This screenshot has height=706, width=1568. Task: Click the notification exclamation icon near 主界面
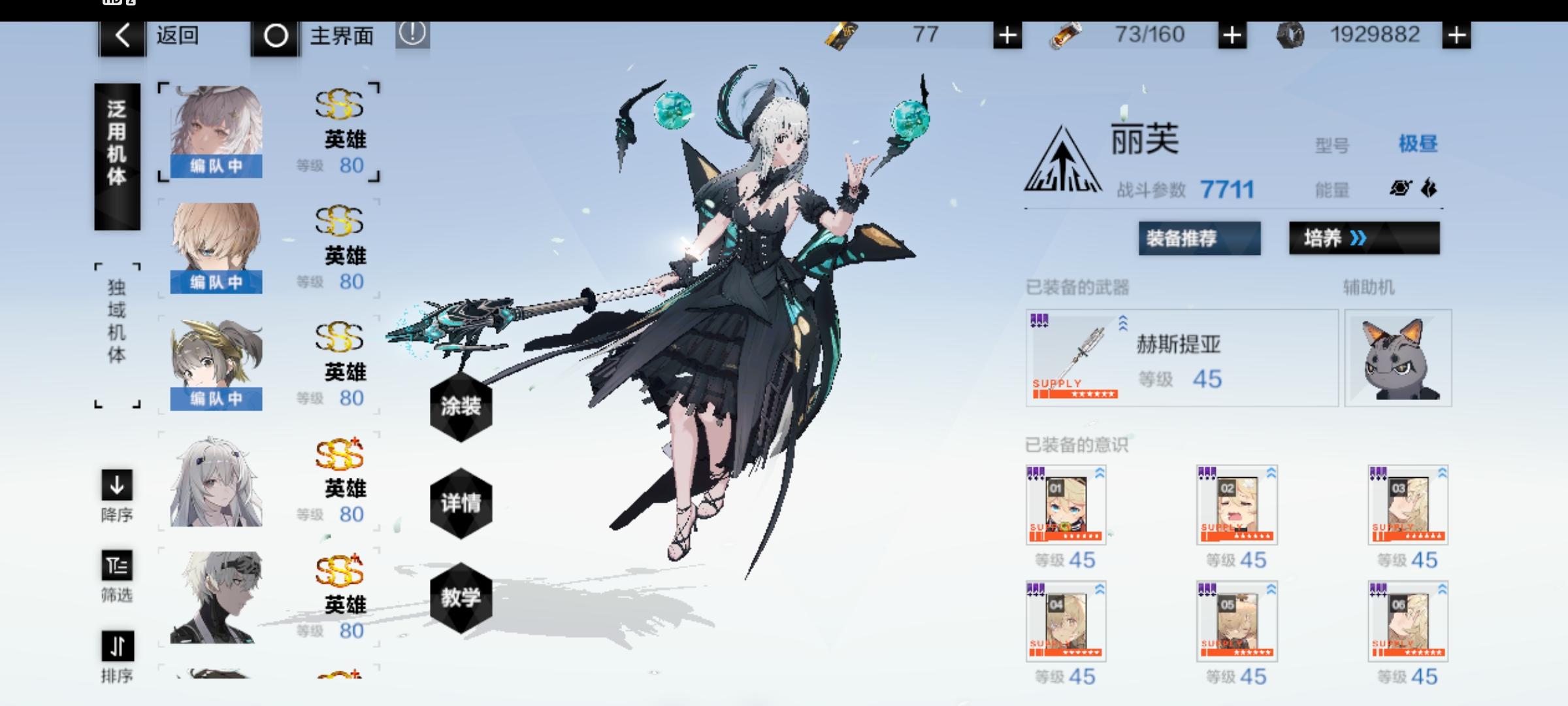(x=413, y=36)
